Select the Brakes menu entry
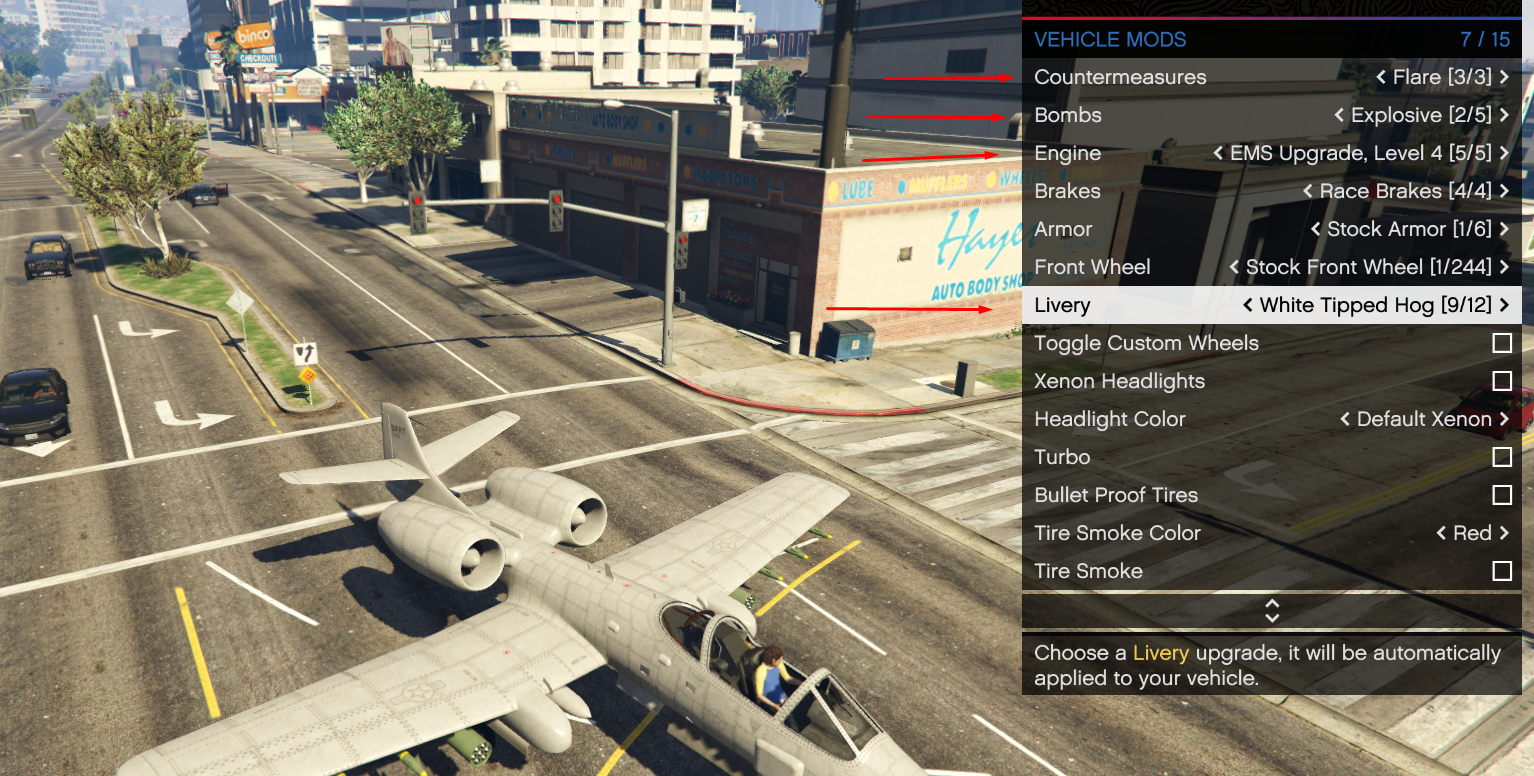Image resolution: width=1534 pixels, height=776 pixels. (x=1067, y=191)
